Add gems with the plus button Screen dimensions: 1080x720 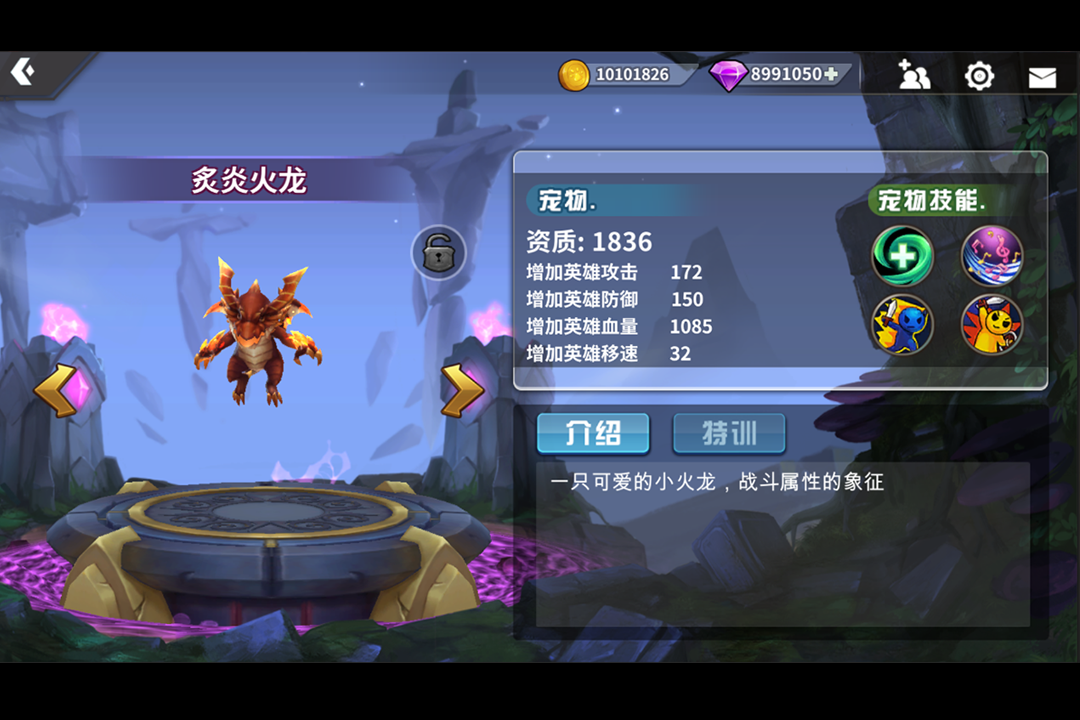[831, 74]
